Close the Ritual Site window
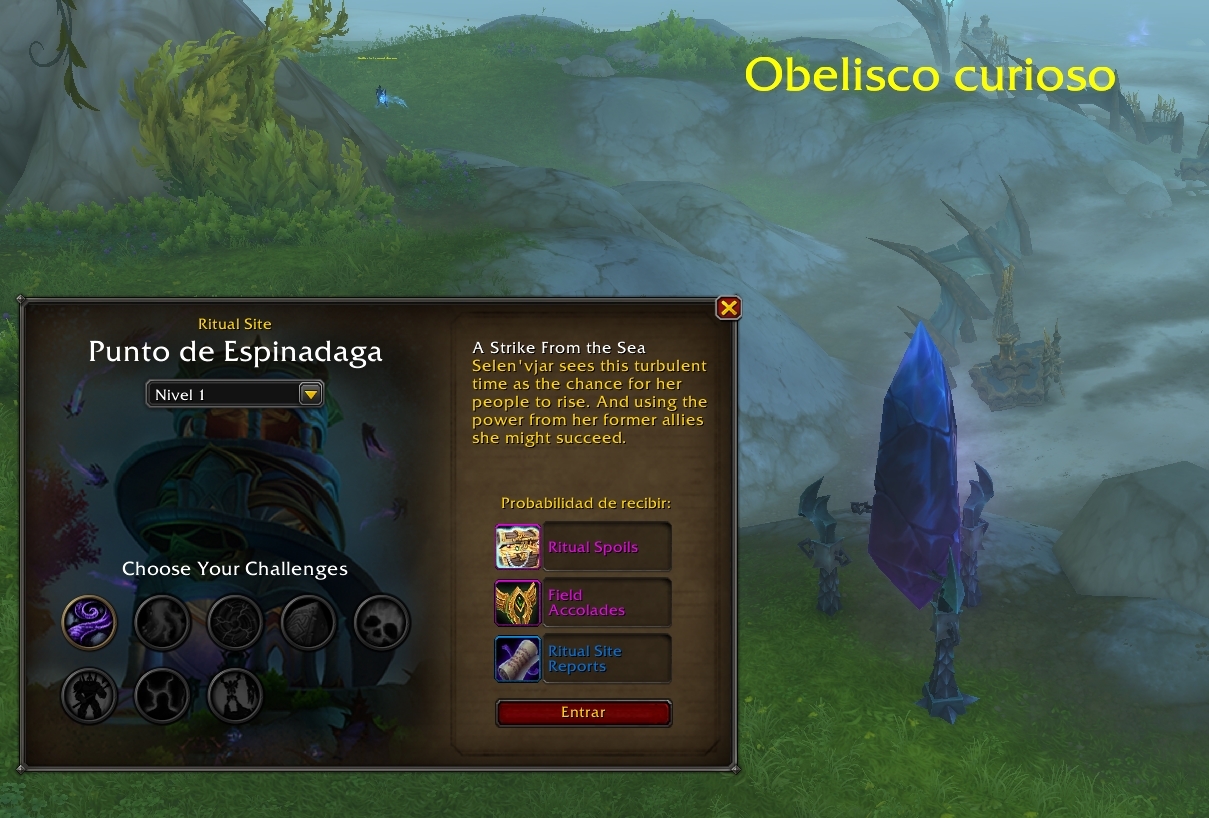 point(729,308)
